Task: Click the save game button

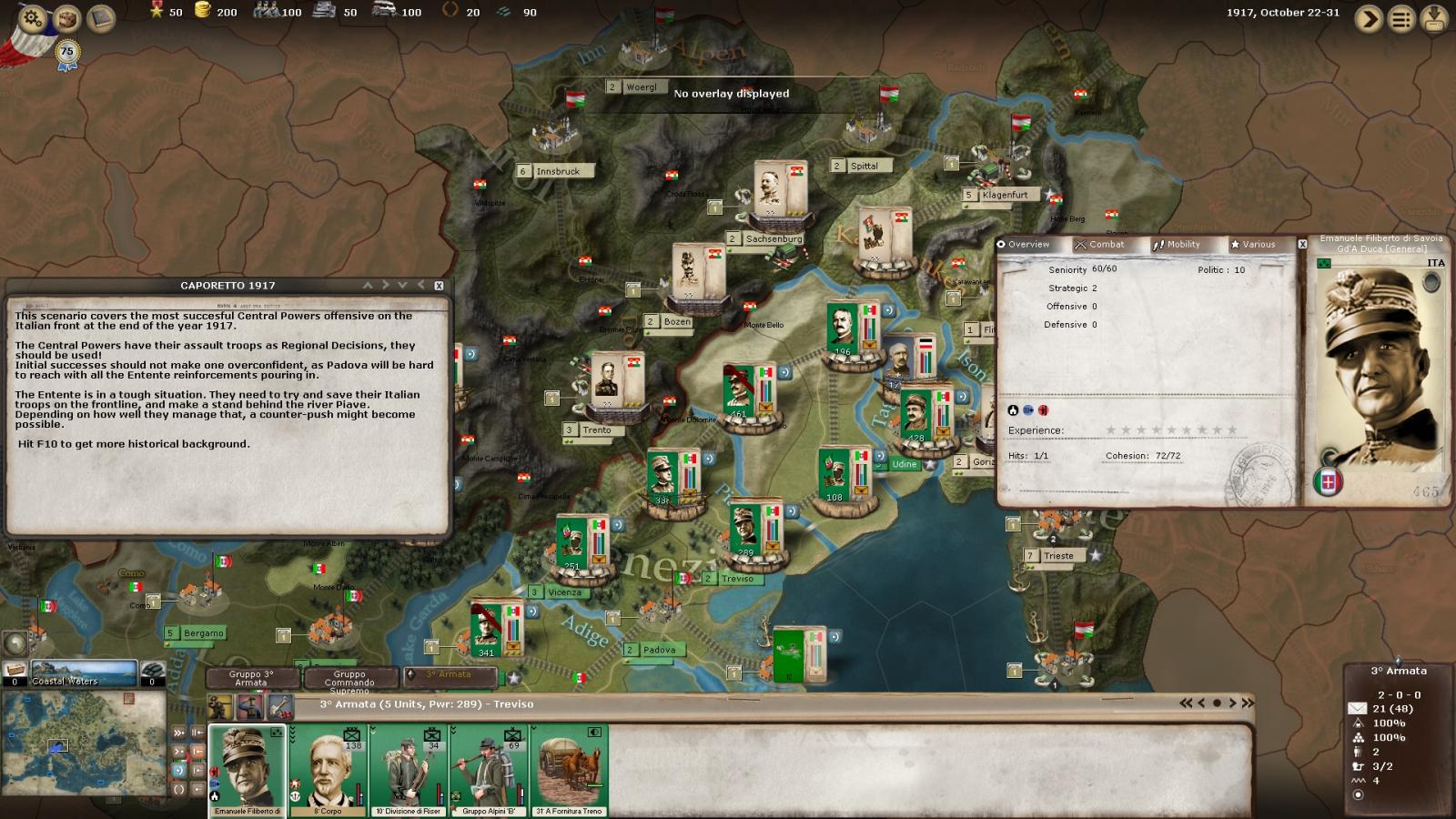Action: 1434,18
